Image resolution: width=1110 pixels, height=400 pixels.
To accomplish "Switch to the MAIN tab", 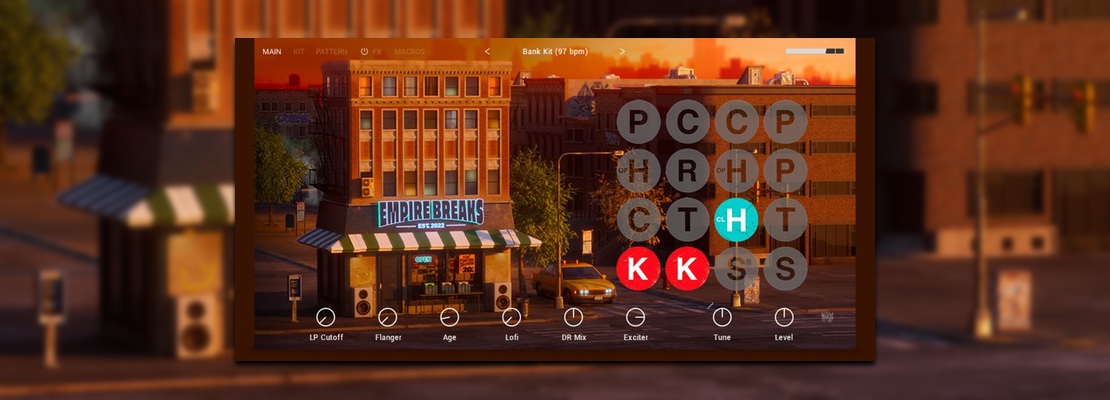I will pyautogui.click(x=272, y=52).
